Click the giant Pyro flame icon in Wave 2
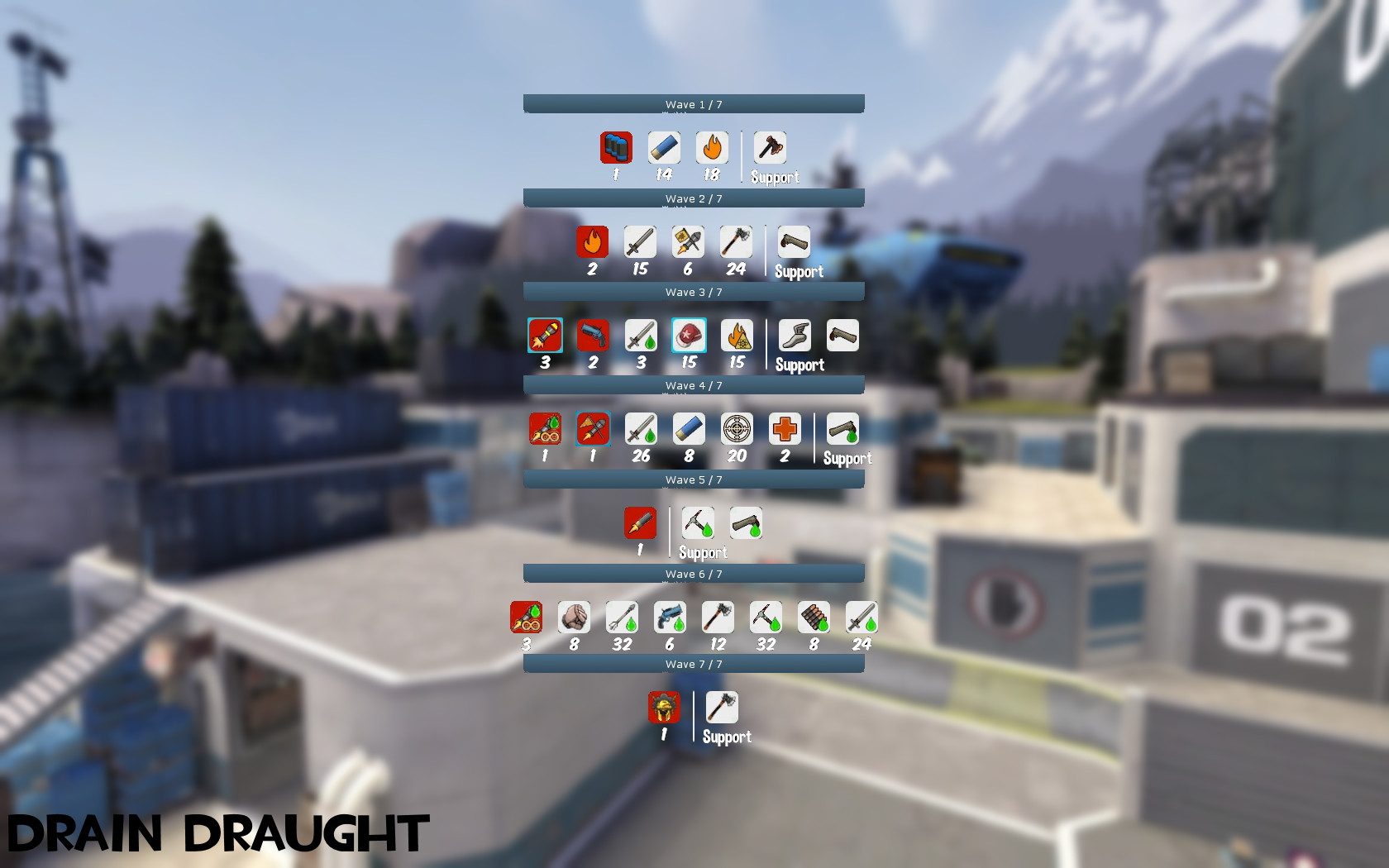1389x868 pixels. tap(592, 242)
